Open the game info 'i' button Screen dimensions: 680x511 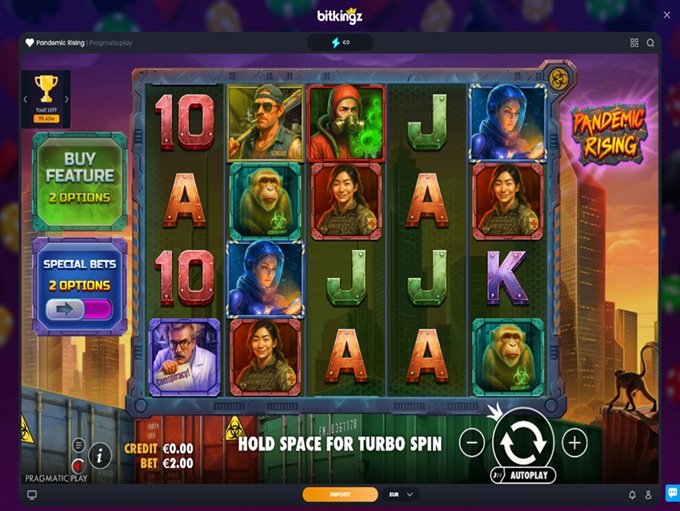[100, 455]
